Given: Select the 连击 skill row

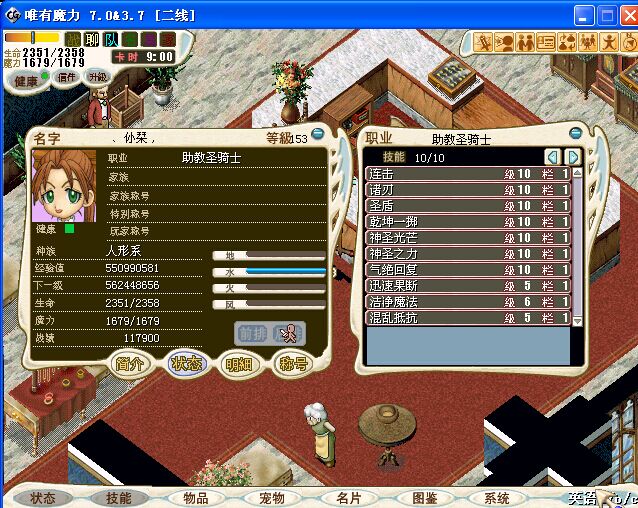Looking at the screenshot, I should [x=469, y=174].
